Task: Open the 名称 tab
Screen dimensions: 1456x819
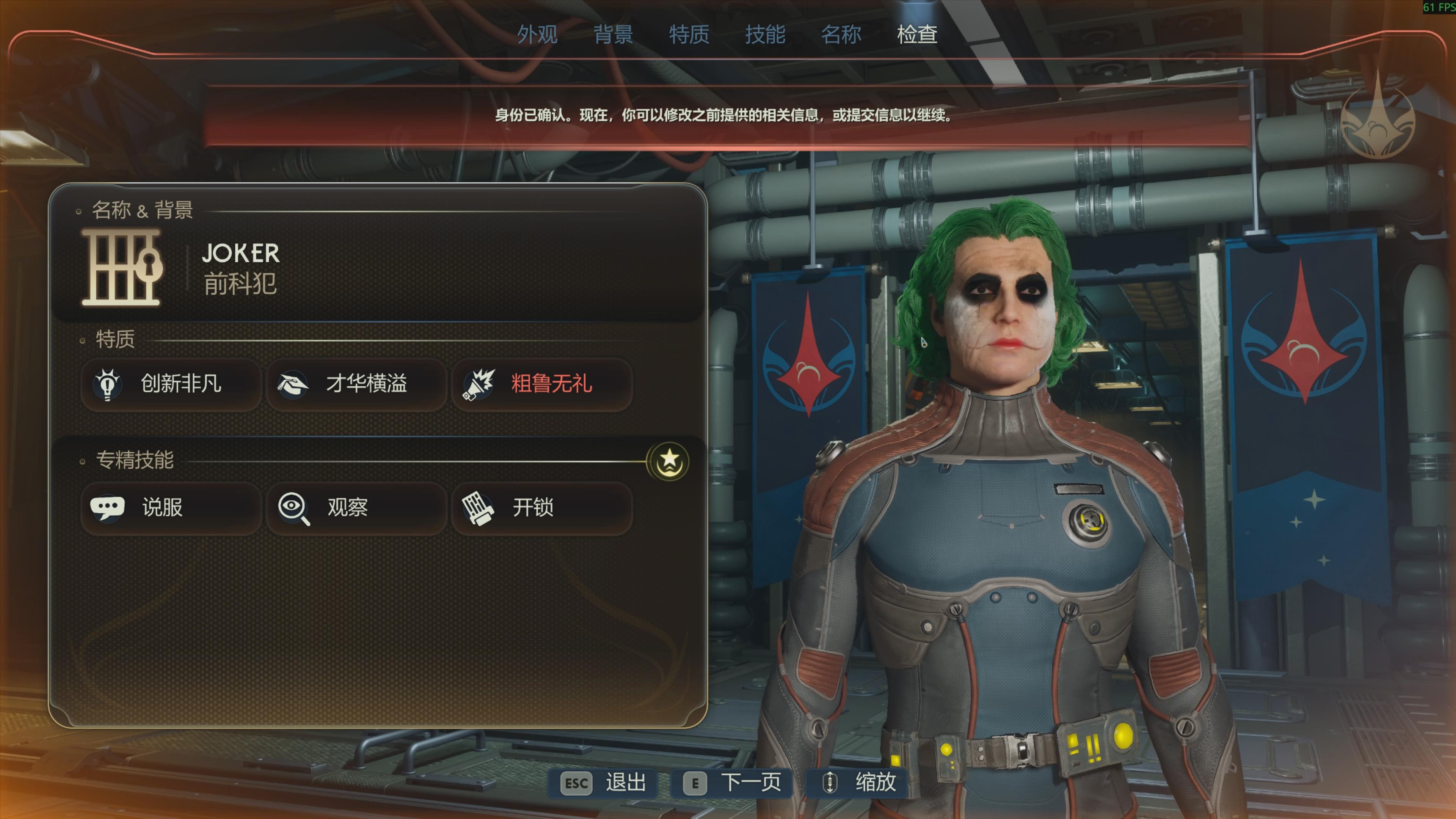Action: click(841, 35)
